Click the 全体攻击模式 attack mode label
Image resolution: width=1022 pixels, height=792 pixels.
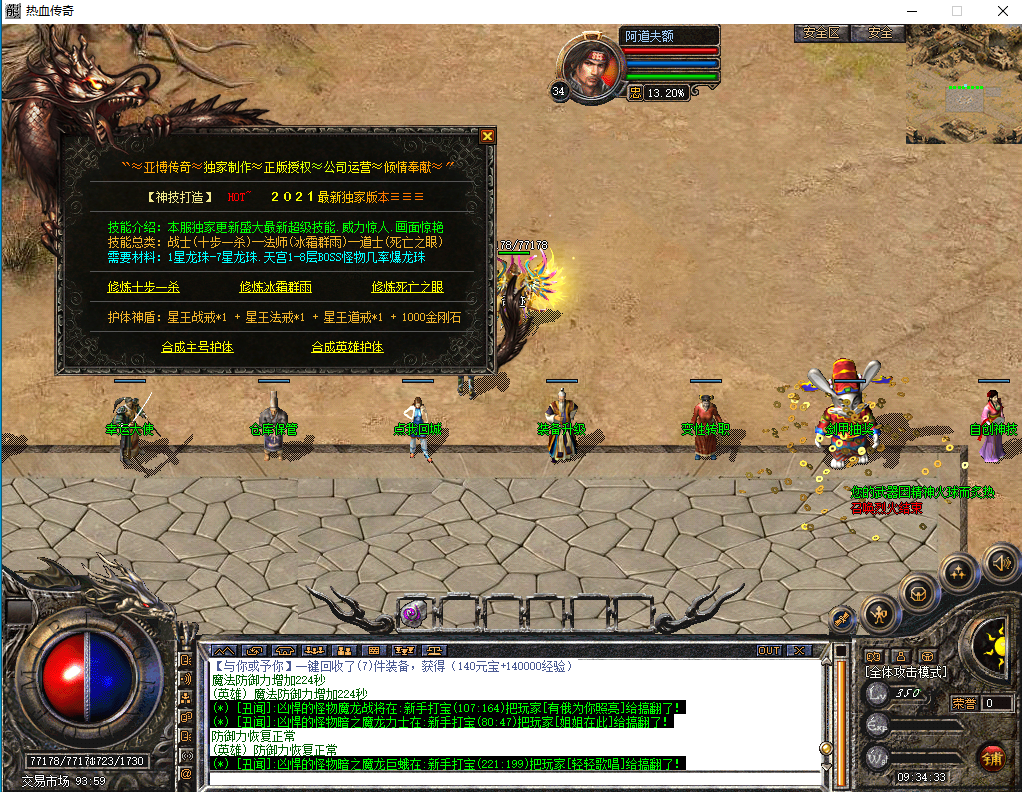[907, 672]
